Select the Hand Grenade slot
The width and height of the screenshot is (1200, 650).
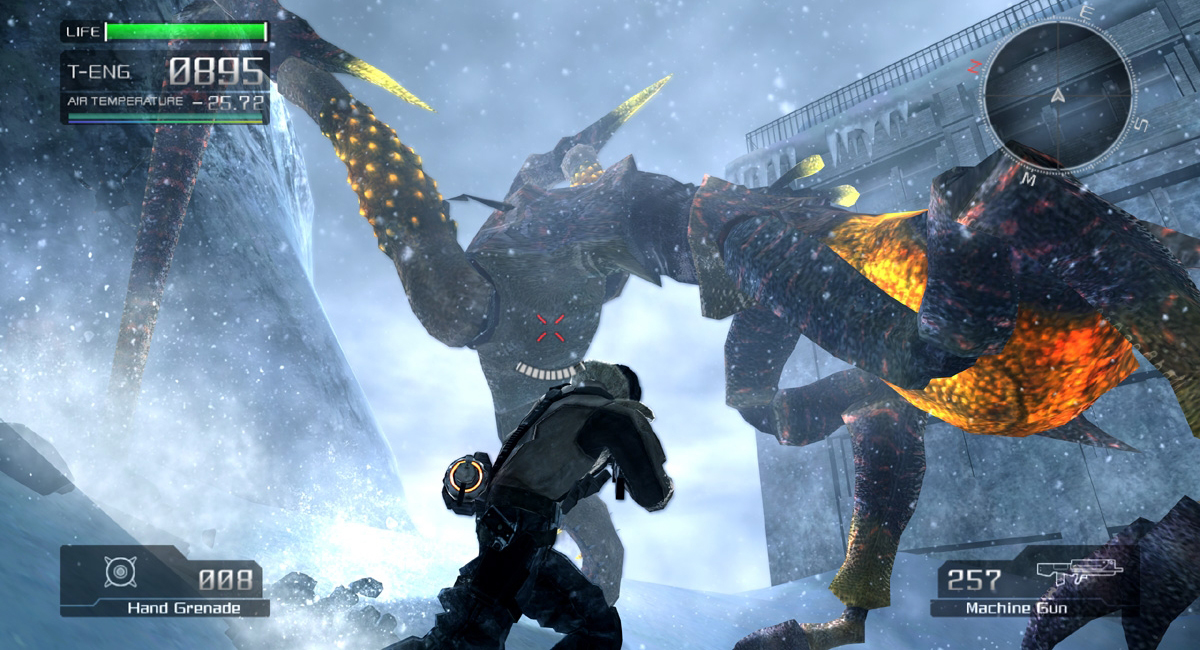(x=164, y=581)
